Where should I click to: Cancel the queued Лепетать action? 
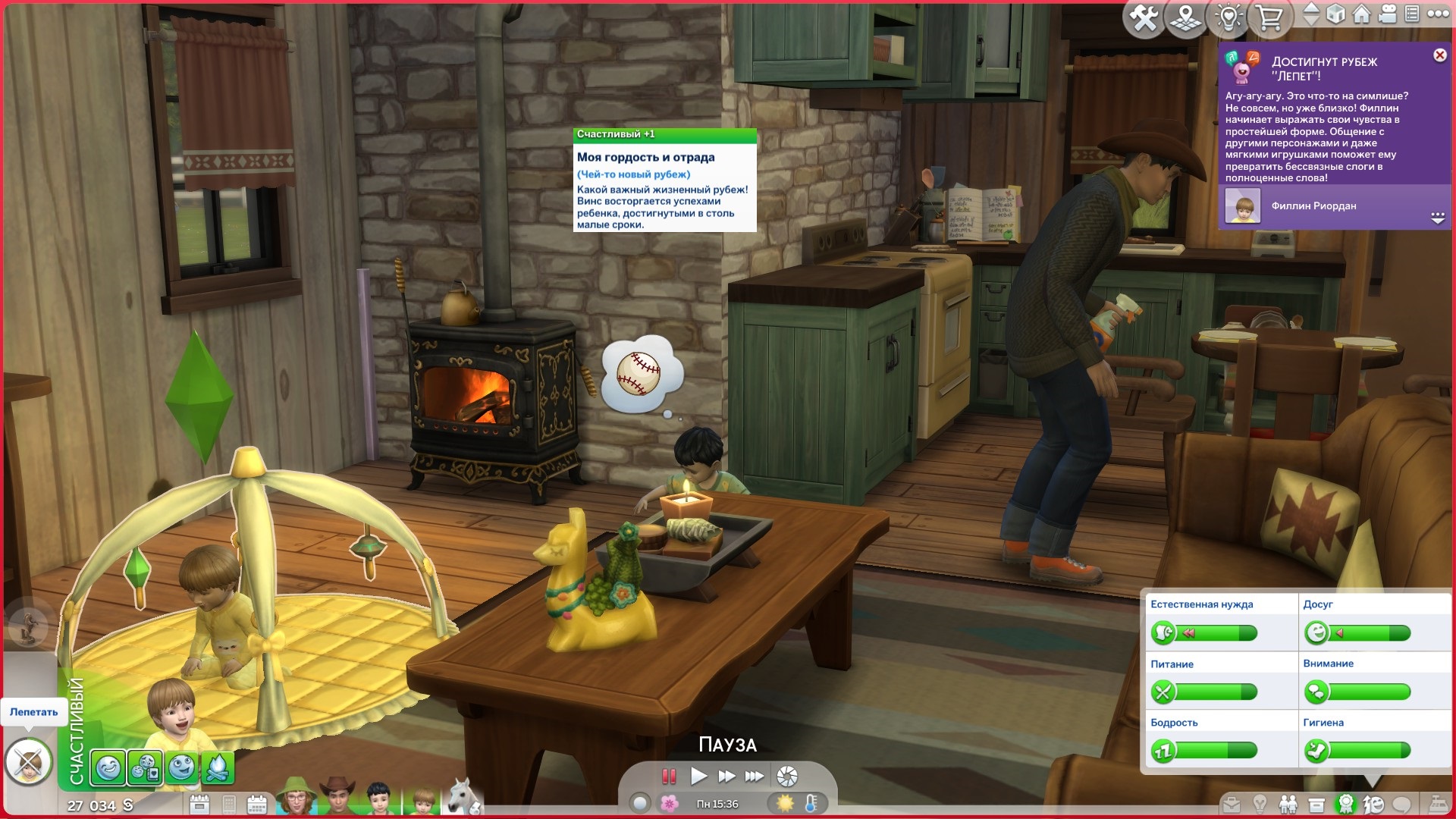[x=29, y=761]
